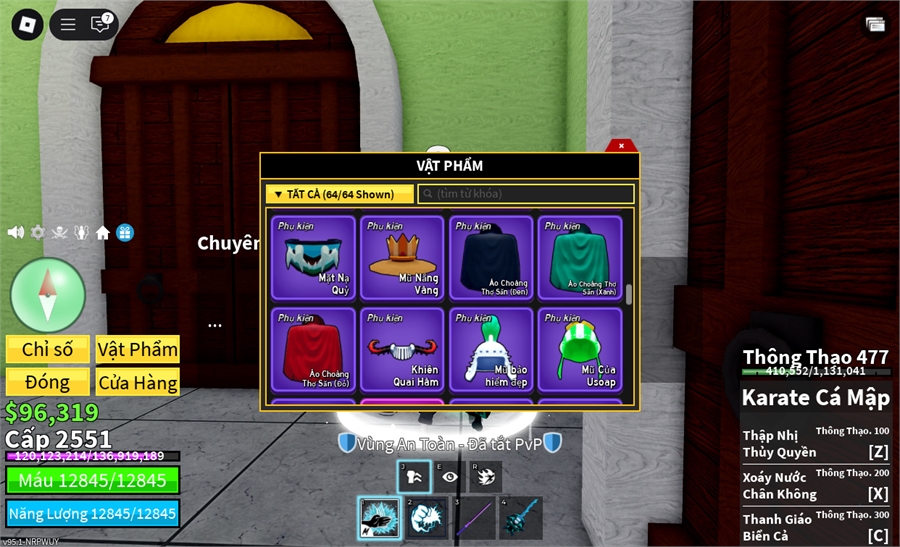Choose the Mũ Nắng Vàng hat
The height and width of the screenshot is (547, 900).
click(x=403, y=257)
